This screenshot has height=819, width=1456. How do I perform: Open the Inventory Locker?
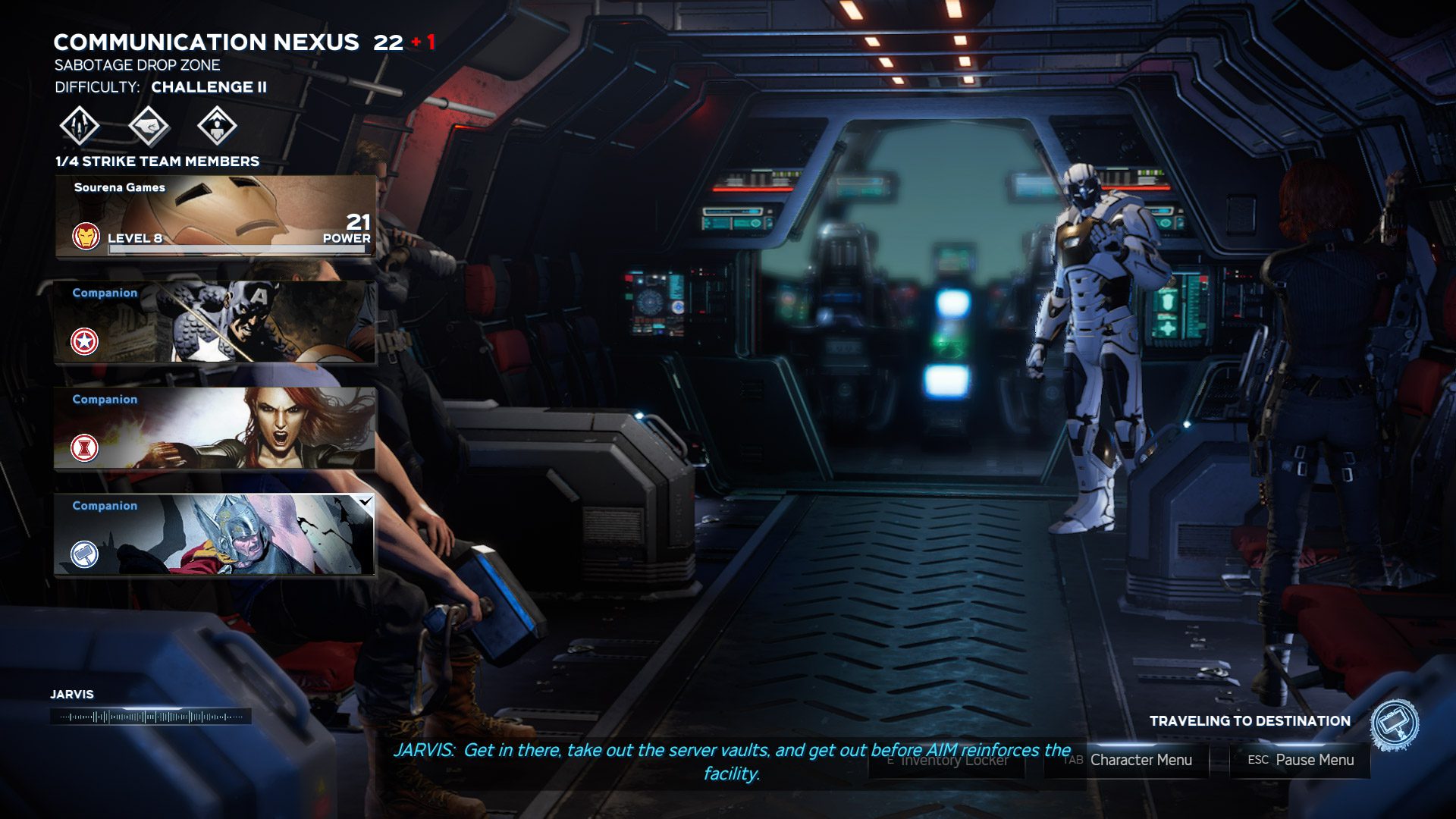[946, 760]
